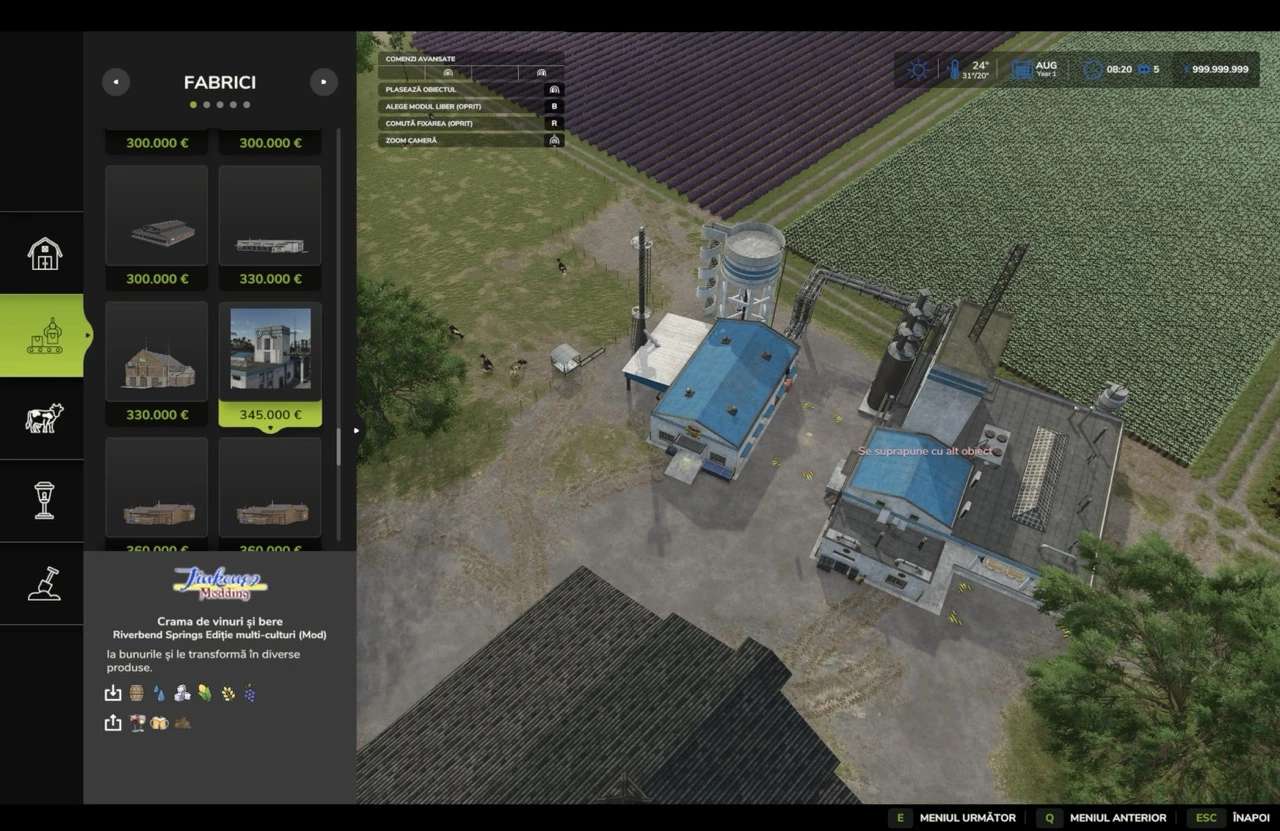Screen dimensions: 1280x831
Task: Choose the long white building priced 330.000 €
Action: point(270,227)
